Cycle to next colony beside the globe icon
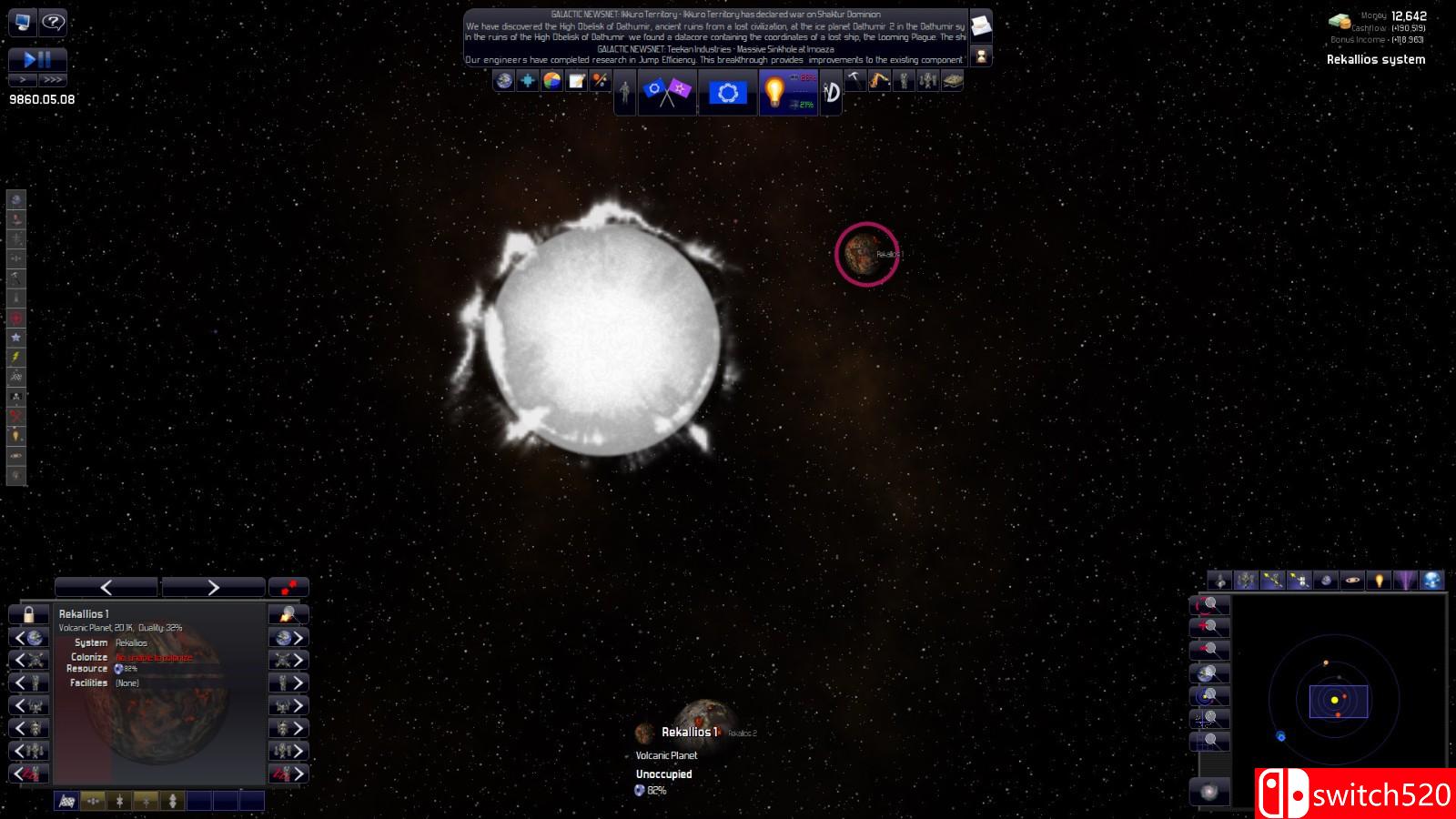This screenshot has width=1456, height=819. coord(289,639)
